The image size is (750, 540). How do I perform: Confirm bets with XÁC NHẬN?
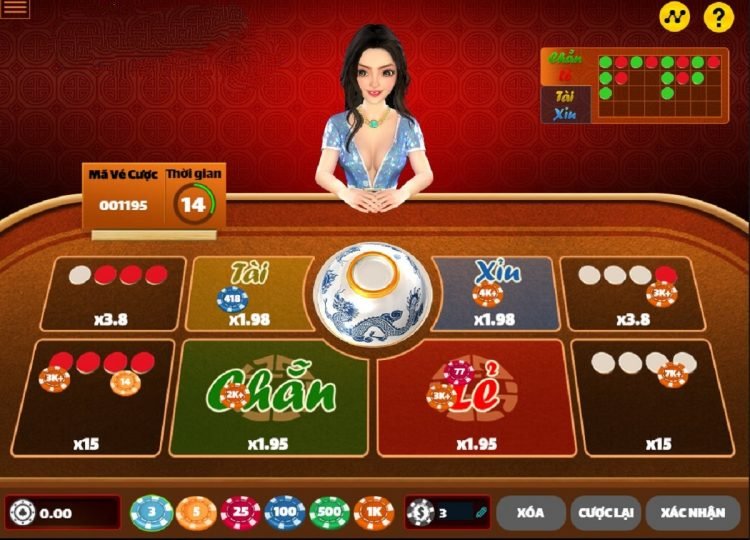(692, 513)
